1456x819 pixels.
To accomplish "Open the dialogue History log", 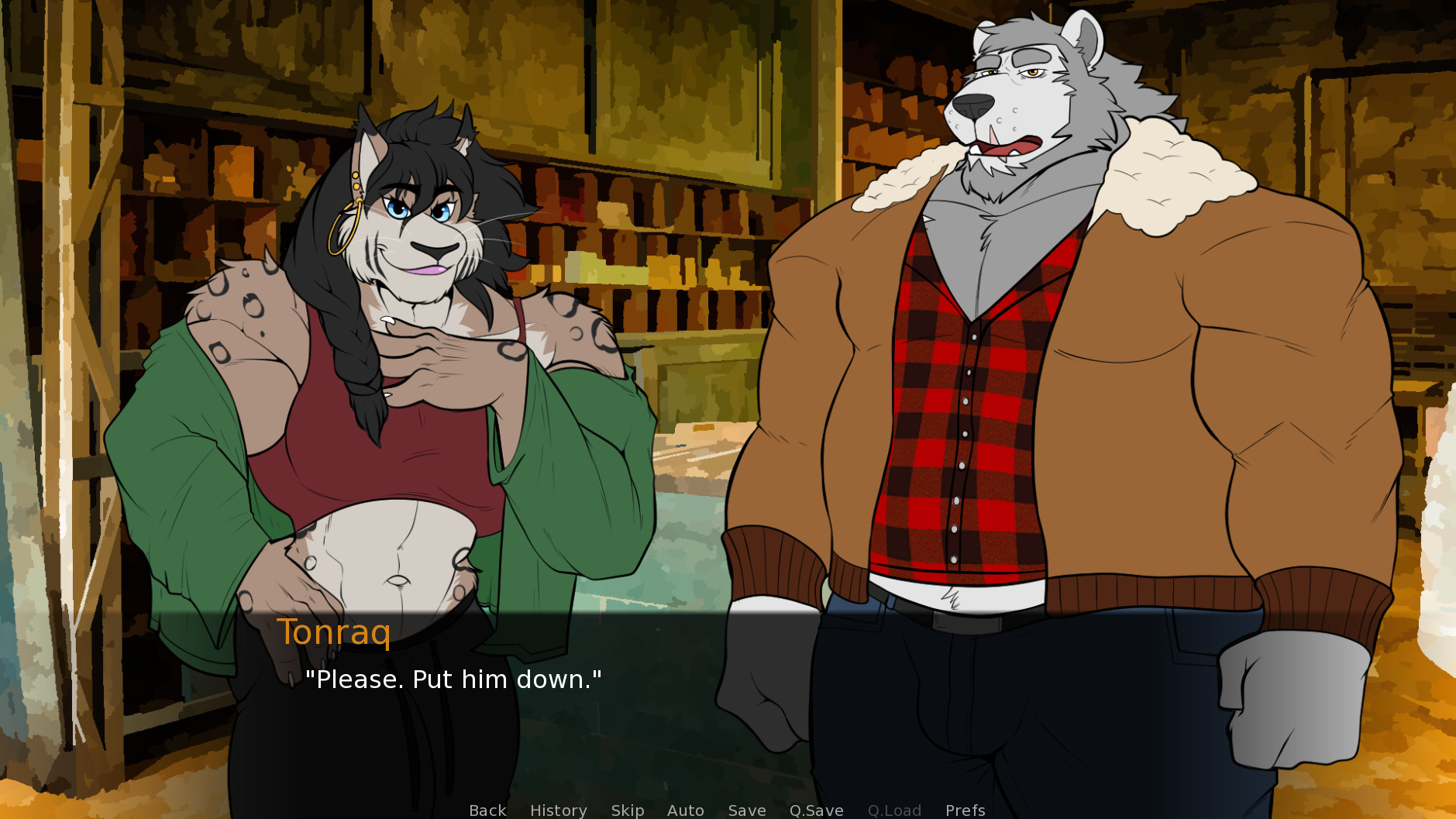I will pyautogui.click(x=558, y=810).
